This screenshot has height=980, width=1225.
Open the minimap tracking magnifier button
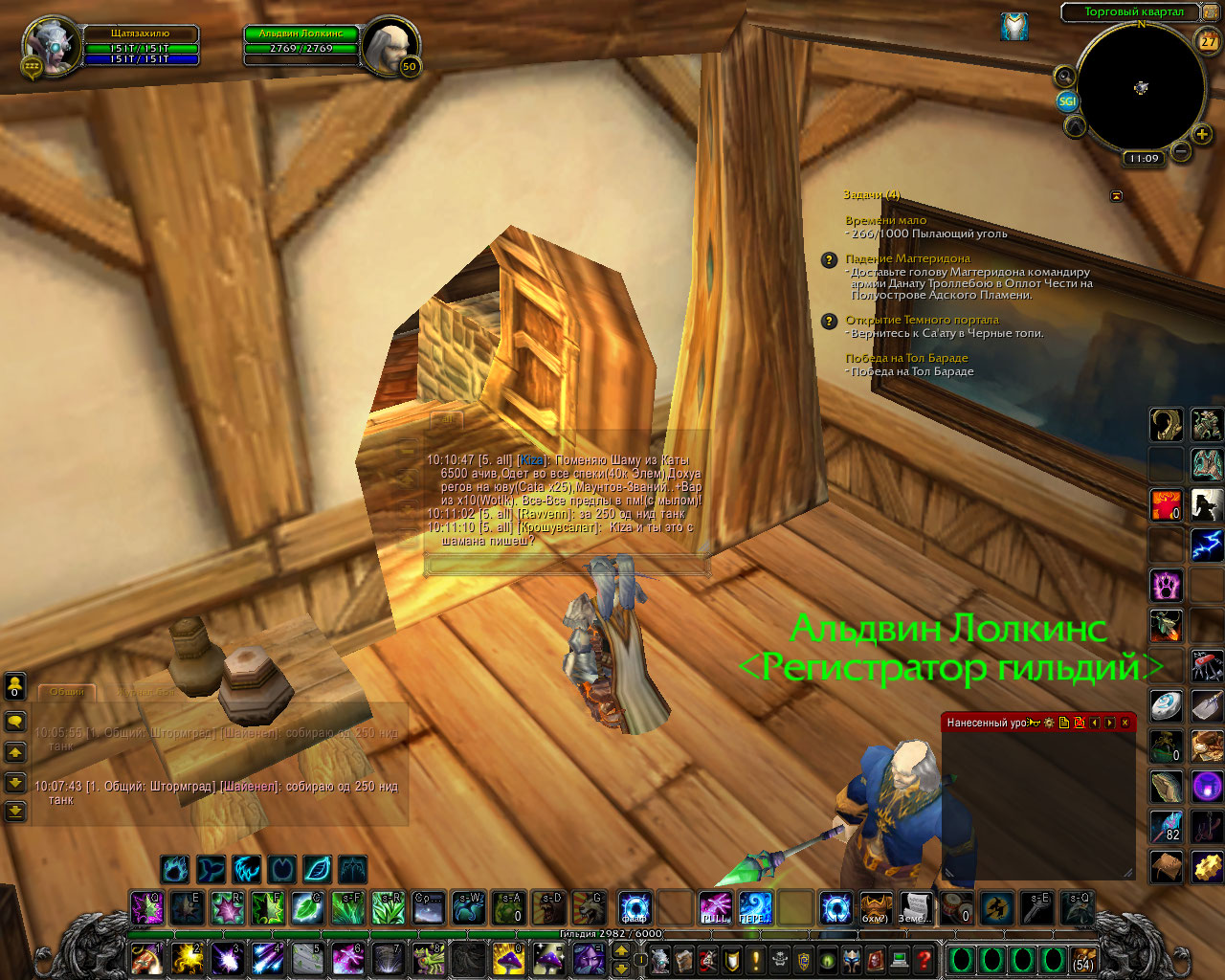pos(1064,76)
